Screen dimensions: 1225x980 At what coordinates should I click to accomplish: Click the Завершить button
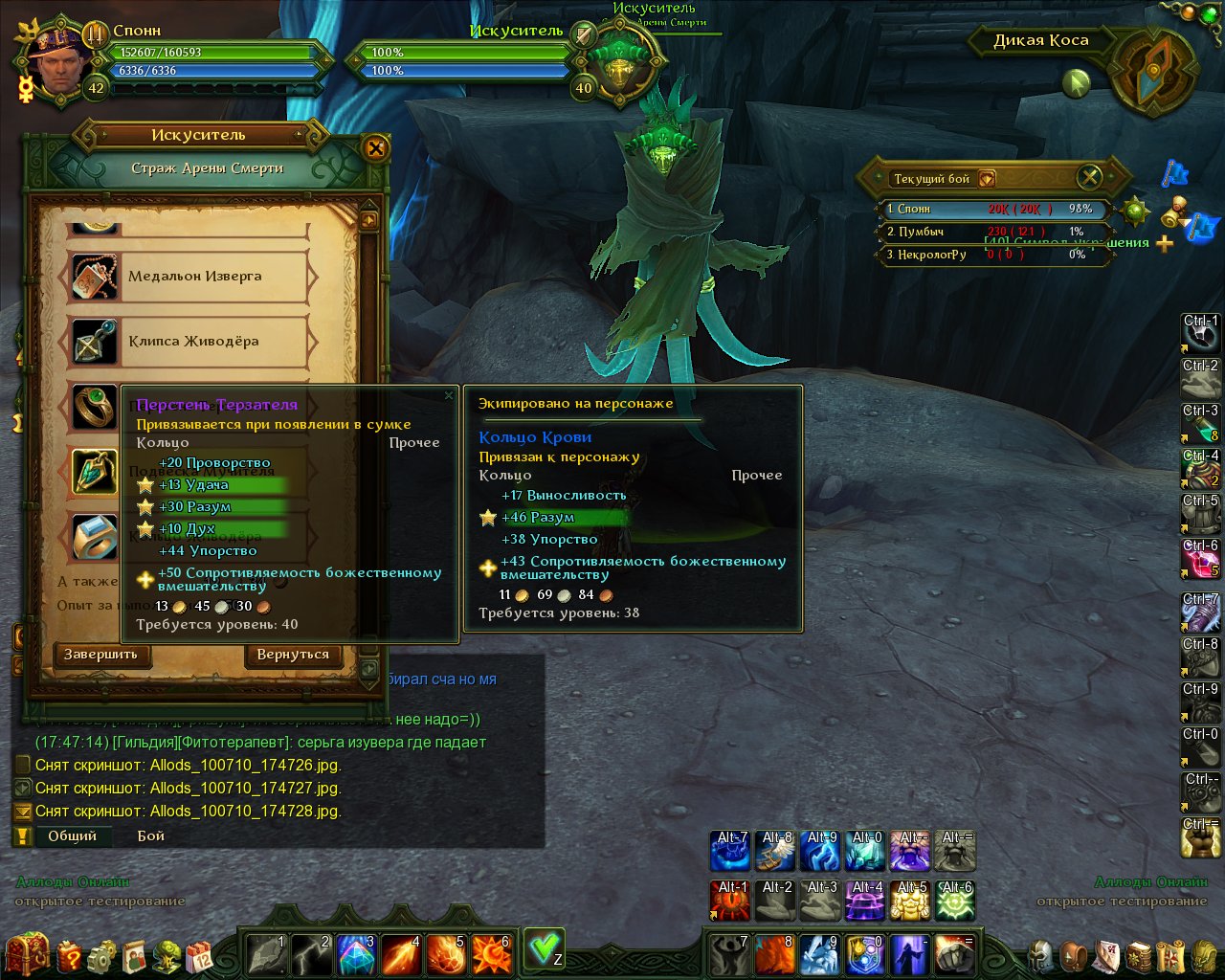click(x=100, y=655)
